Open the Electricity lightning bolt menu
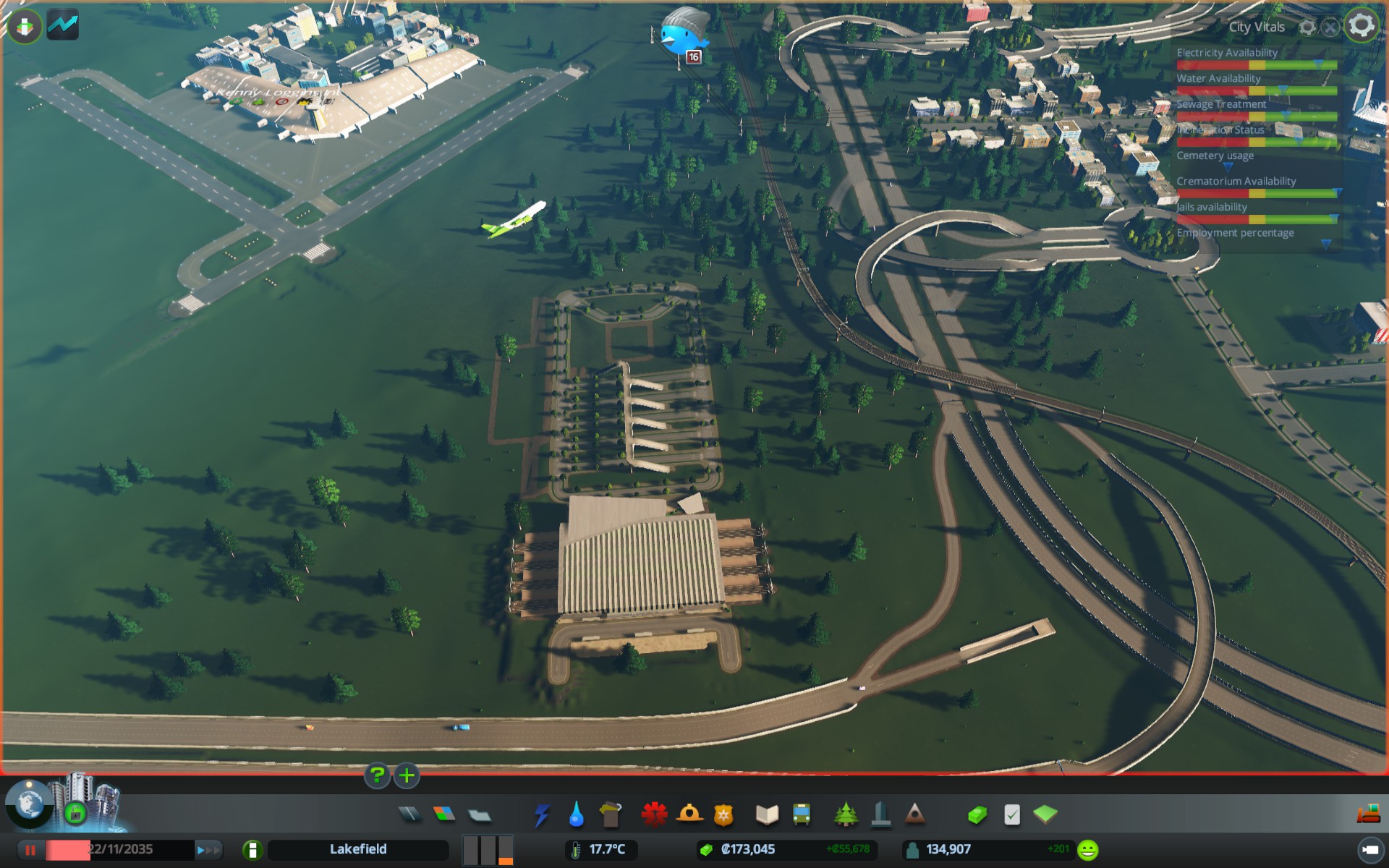Image resolution: width=1389 pixels, height=868 pixels. (541, 814)
